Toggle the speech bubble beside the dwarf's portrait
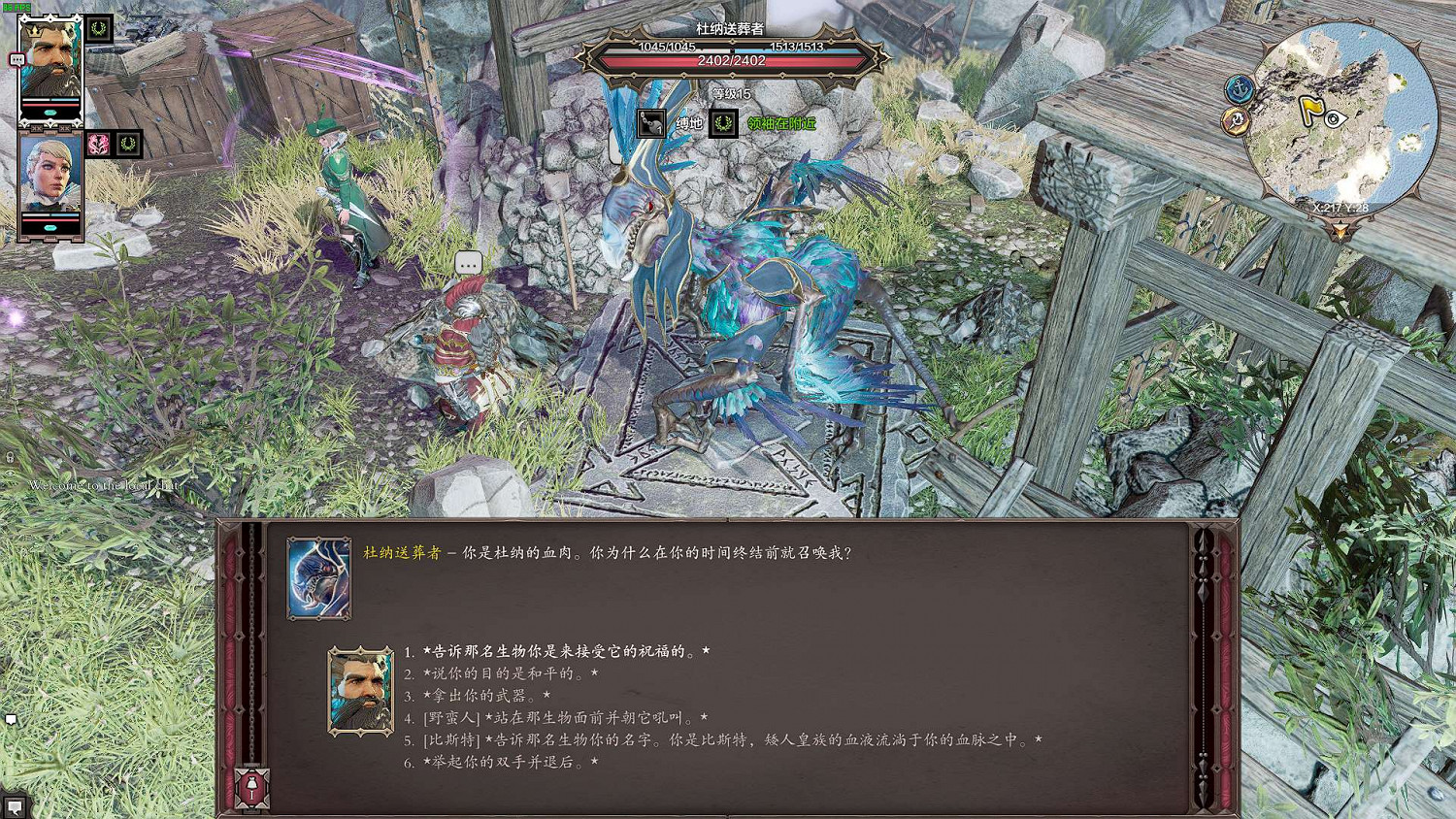Screen dimensions: 1456x819 click(x=17, y=59)
